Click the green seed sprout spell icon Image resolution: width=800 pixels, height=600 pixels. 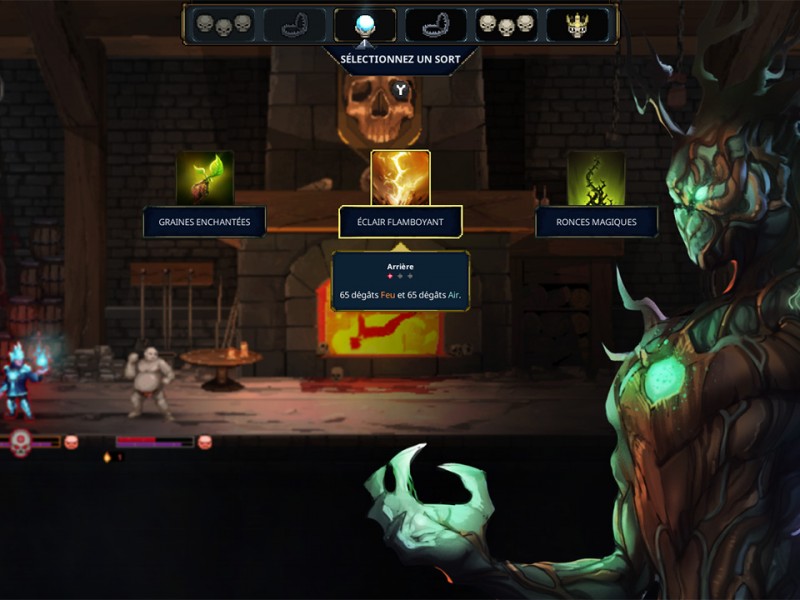(204, 178)
